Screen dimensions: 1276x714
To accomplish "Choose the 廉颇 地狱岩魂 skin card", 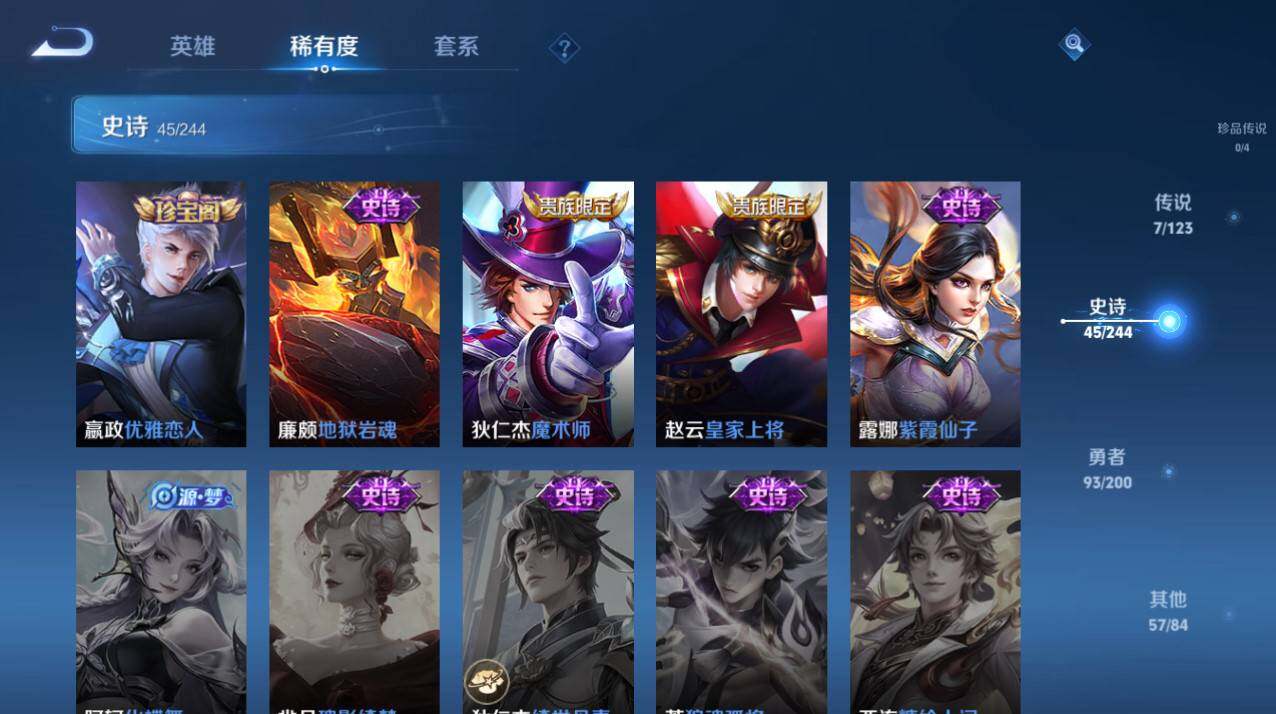I will point(354,314).
